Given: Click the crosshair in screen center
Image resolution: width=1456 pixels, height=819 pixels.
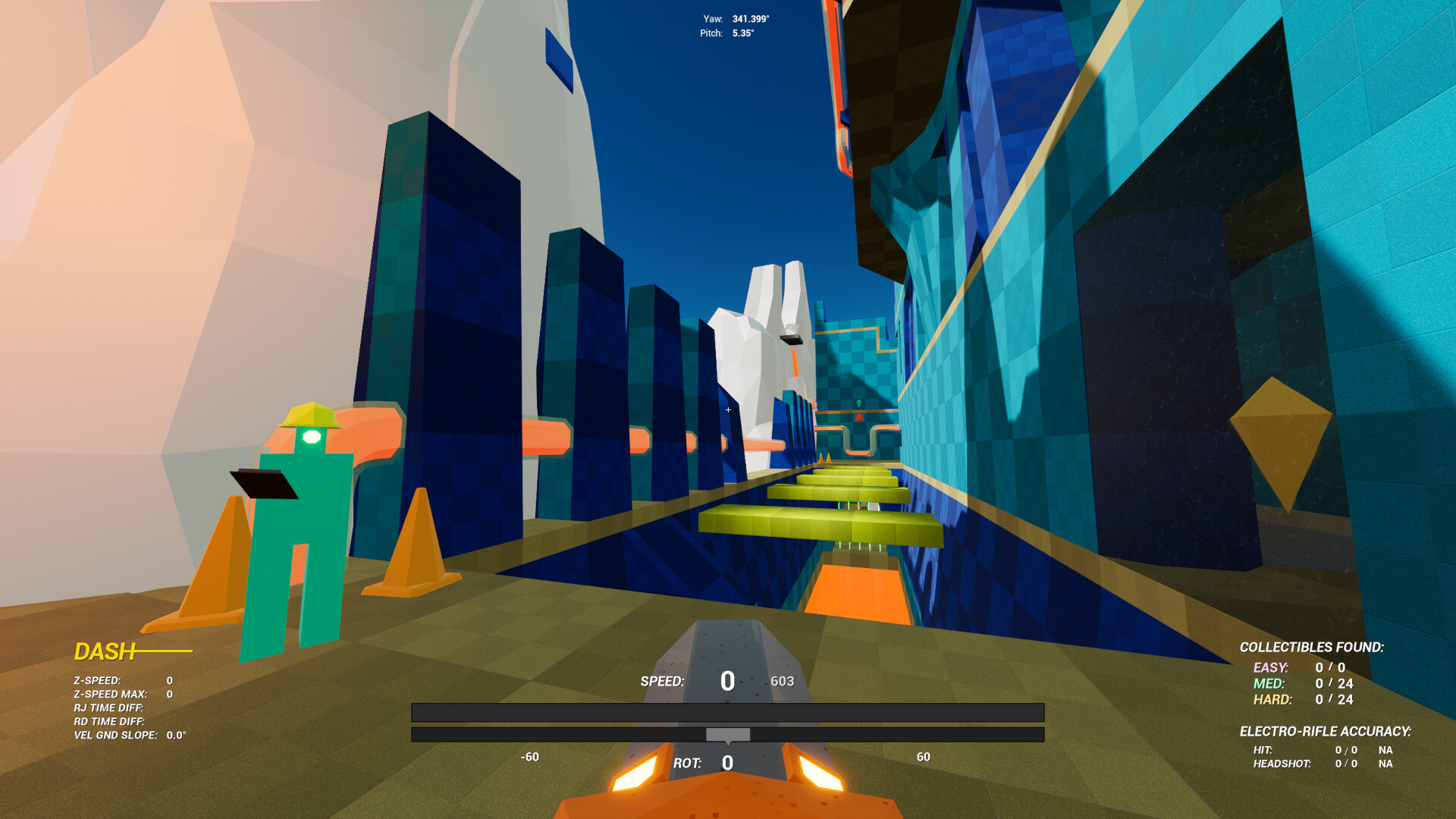Looking at the screenshot, I should [727, 409].
